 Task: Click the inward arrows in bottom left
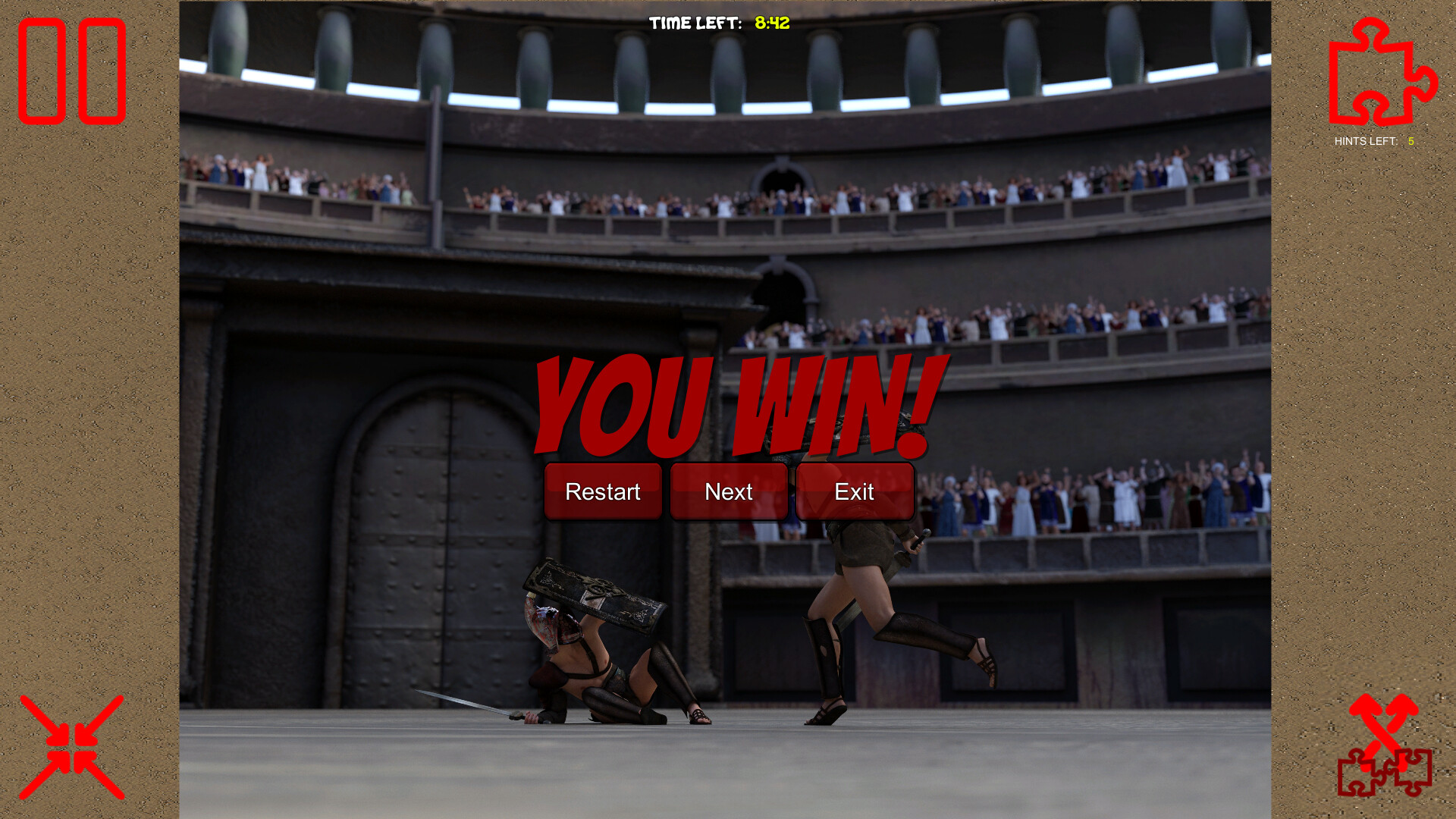(72, 747)
